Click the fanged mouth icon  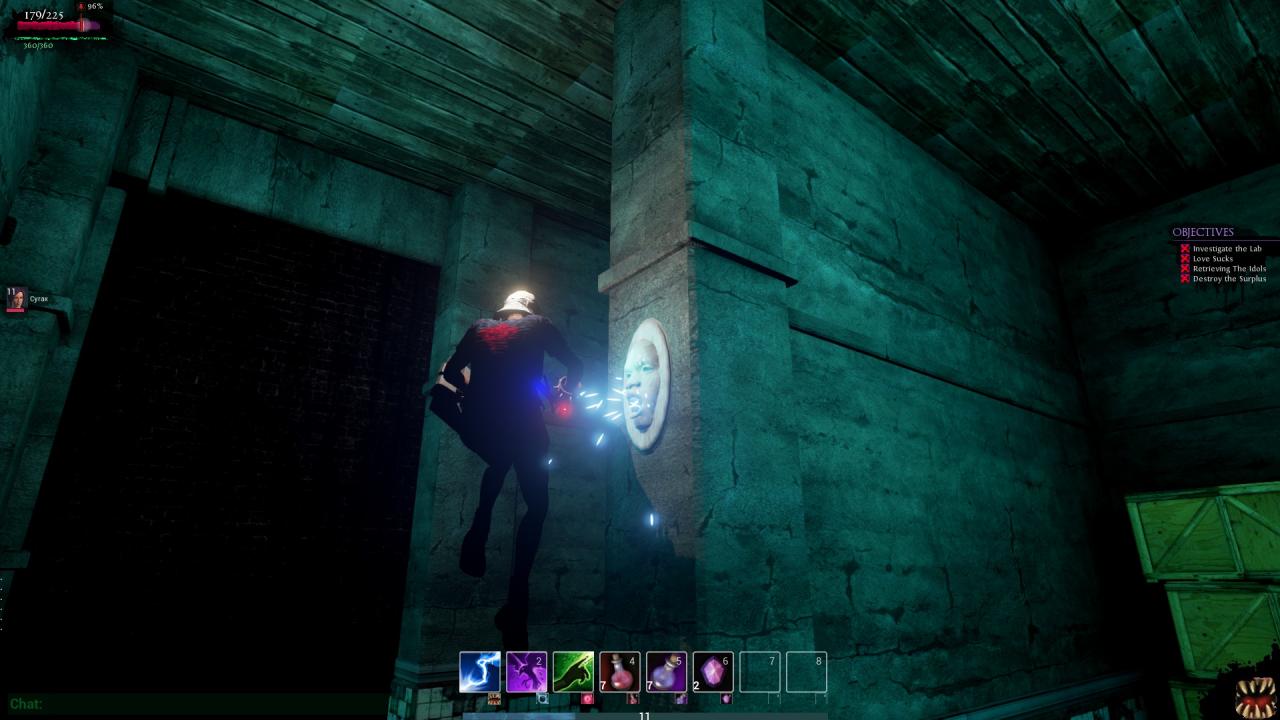coord(1254,697)
